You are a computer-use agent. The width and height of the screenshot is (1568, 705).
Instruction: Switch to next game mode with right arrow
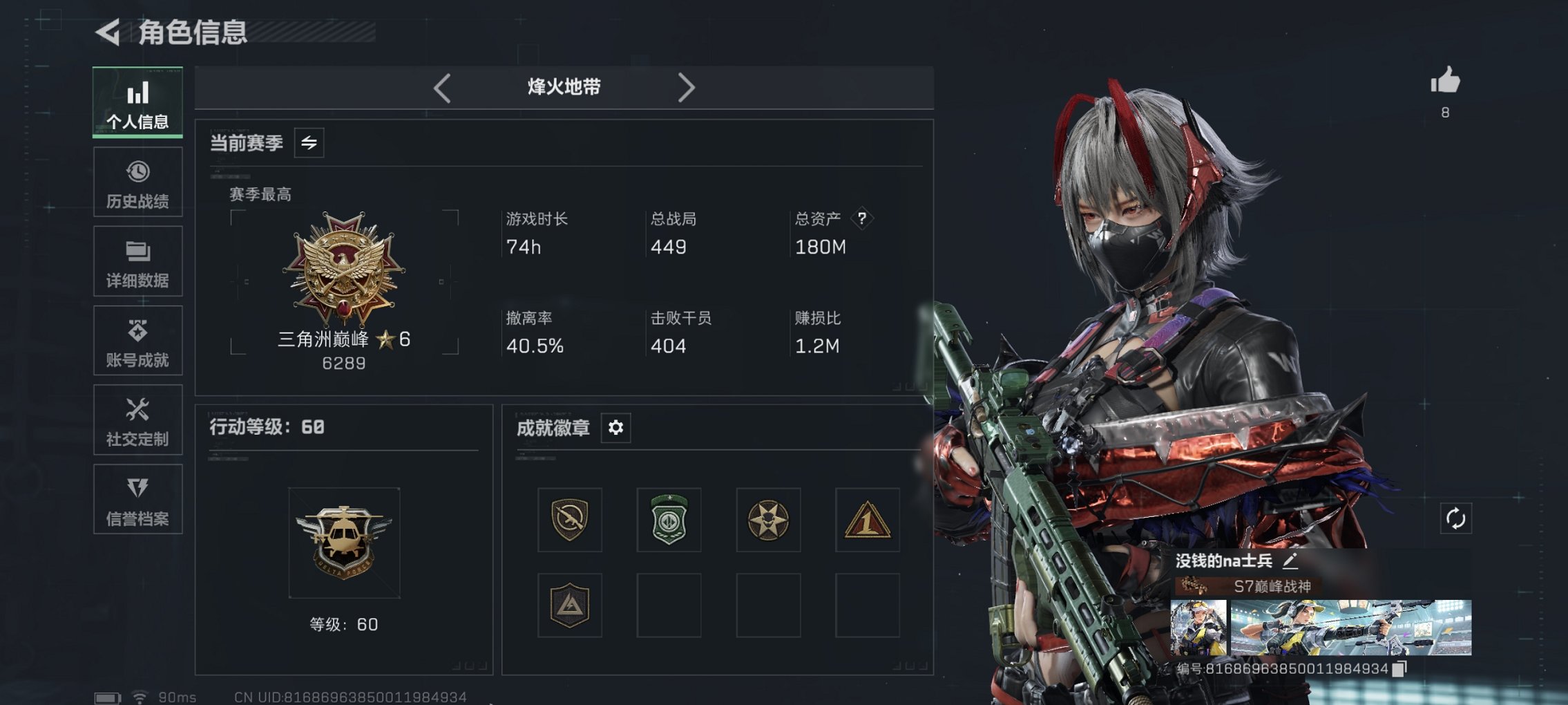[687, 87]
